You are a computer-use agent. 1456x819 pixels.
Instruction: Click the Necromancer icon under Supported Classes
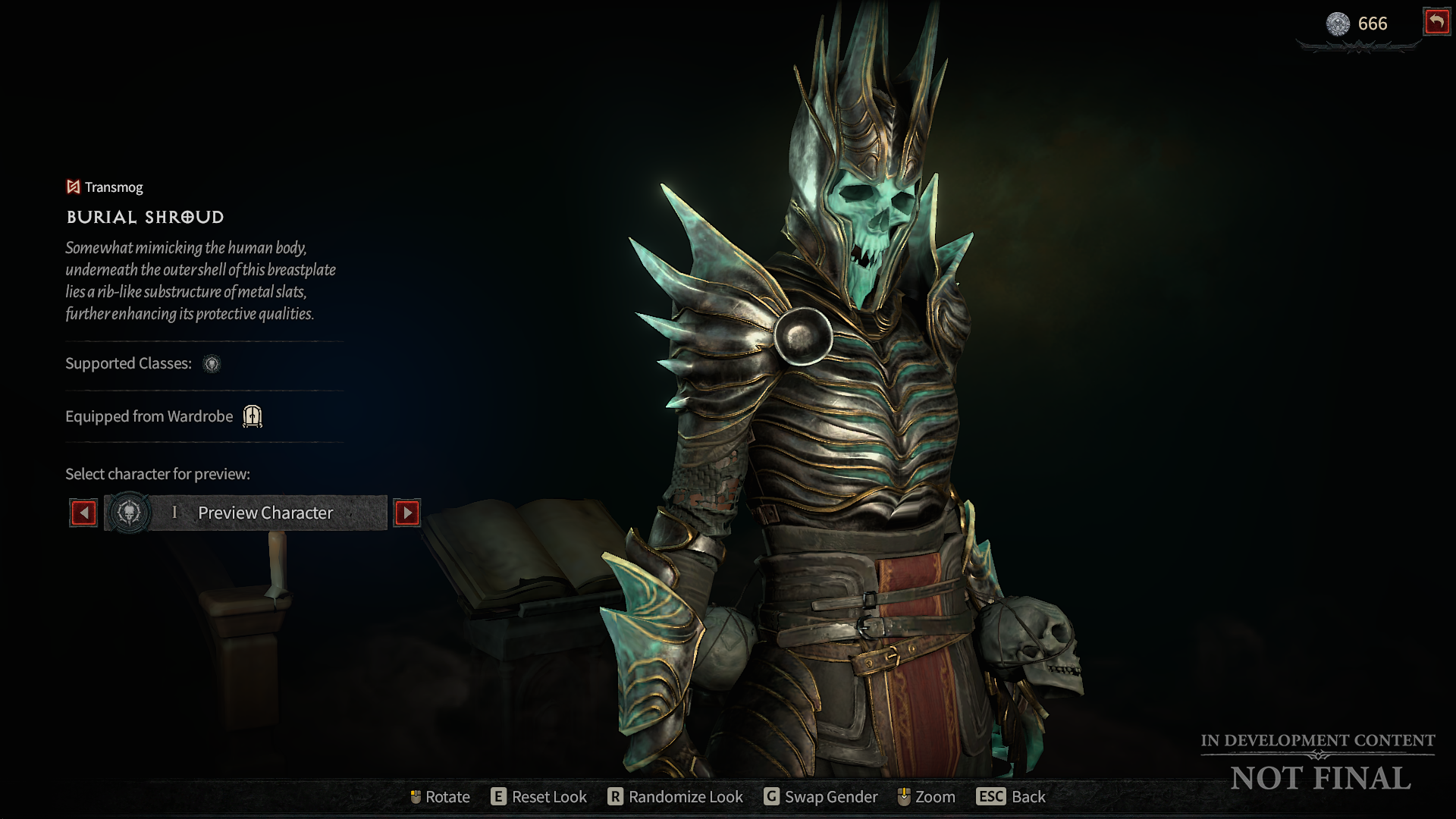pyautogui.click(x=212, y=365)
